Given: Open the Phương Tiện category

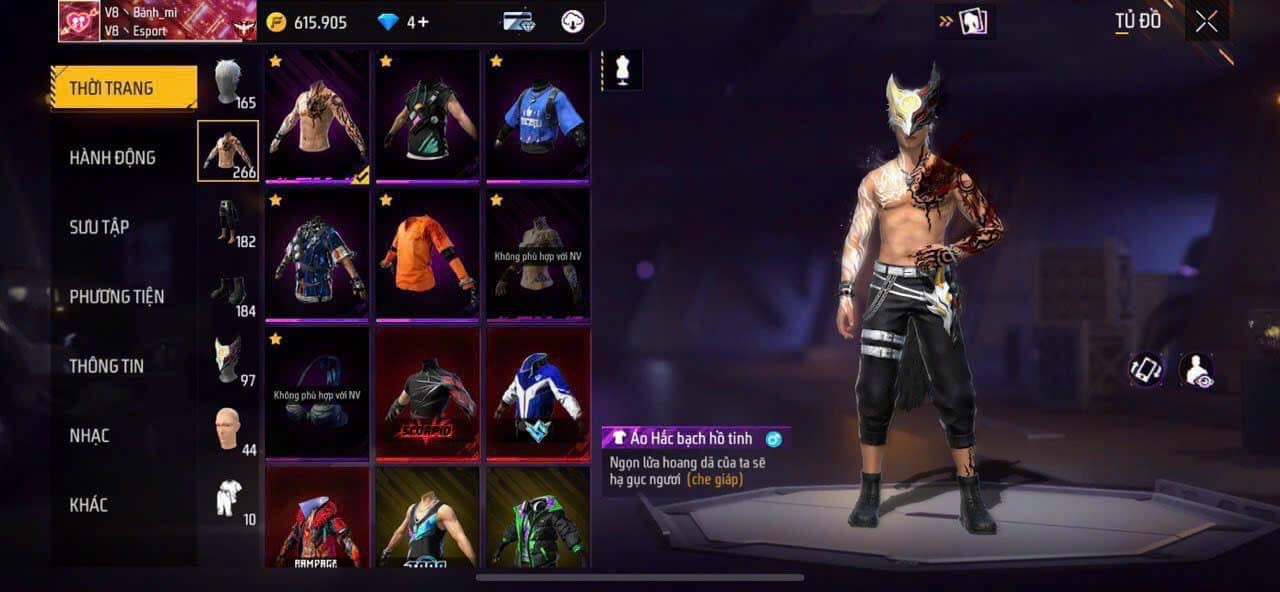Looking at the screenshot, I should (x=116, y=296).
